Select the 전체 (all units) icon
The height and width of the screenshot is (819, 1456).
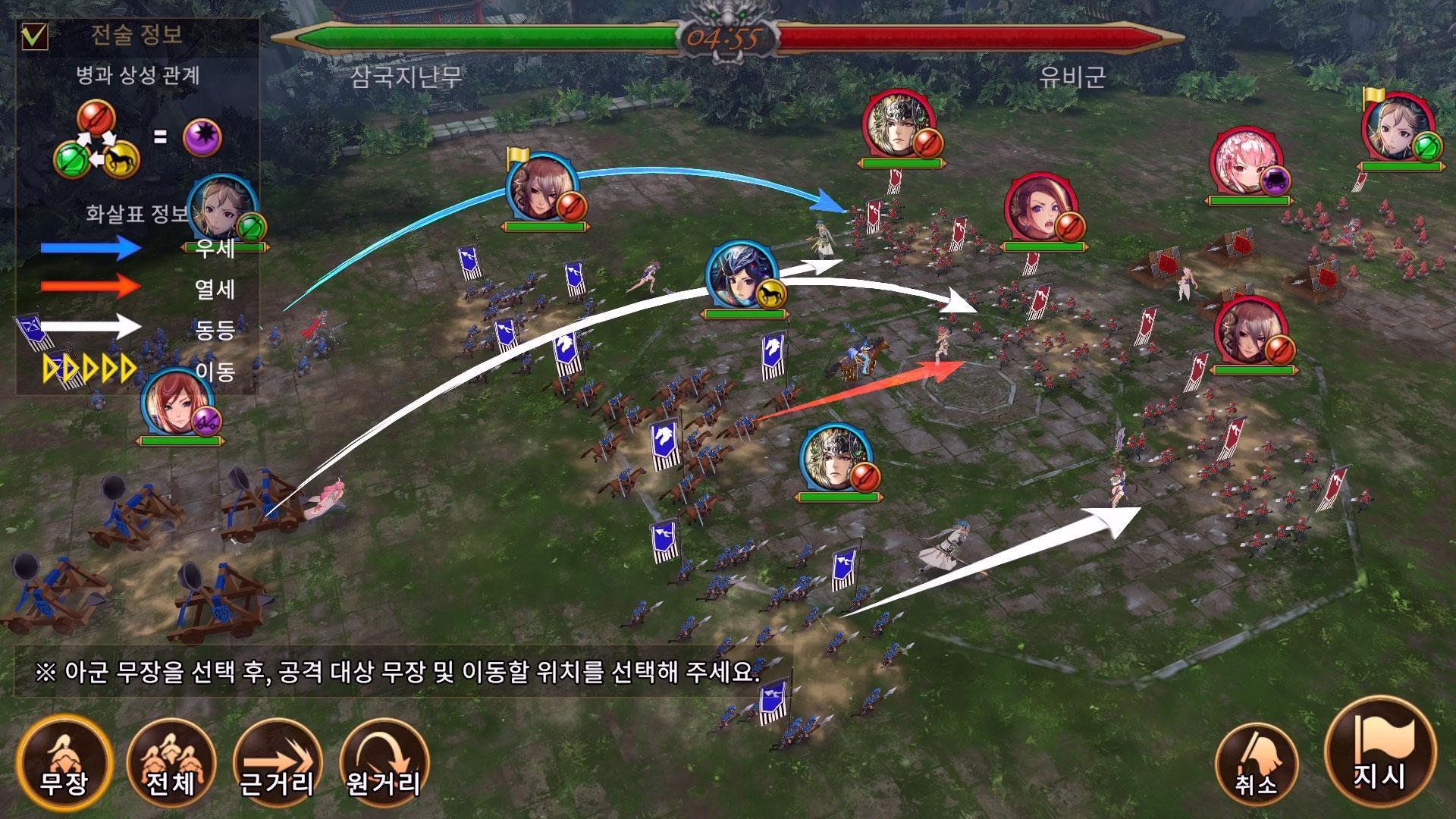[x=171, y=766]
